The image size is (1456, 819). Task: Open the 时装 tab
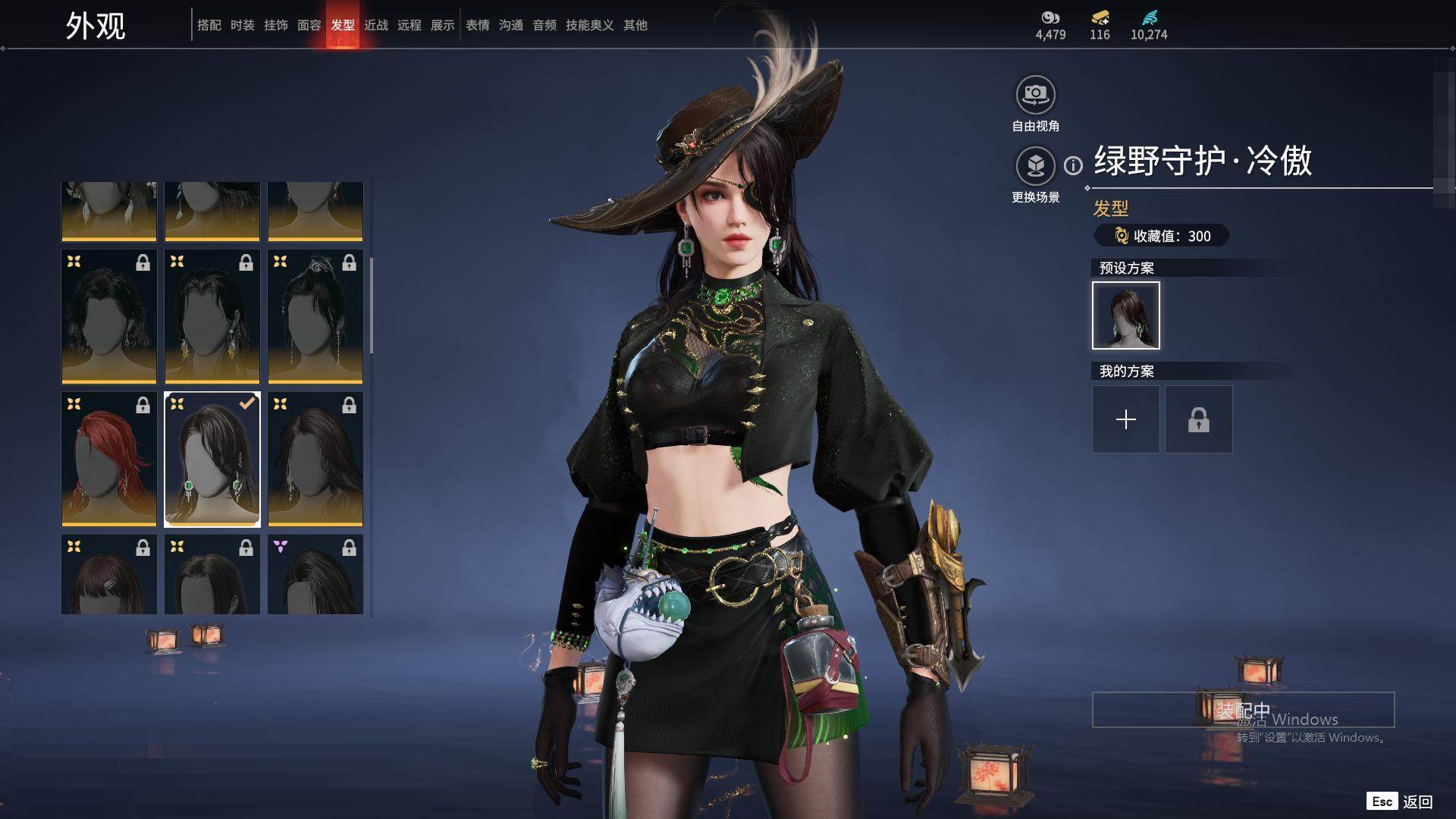click(x=242, y=25)
